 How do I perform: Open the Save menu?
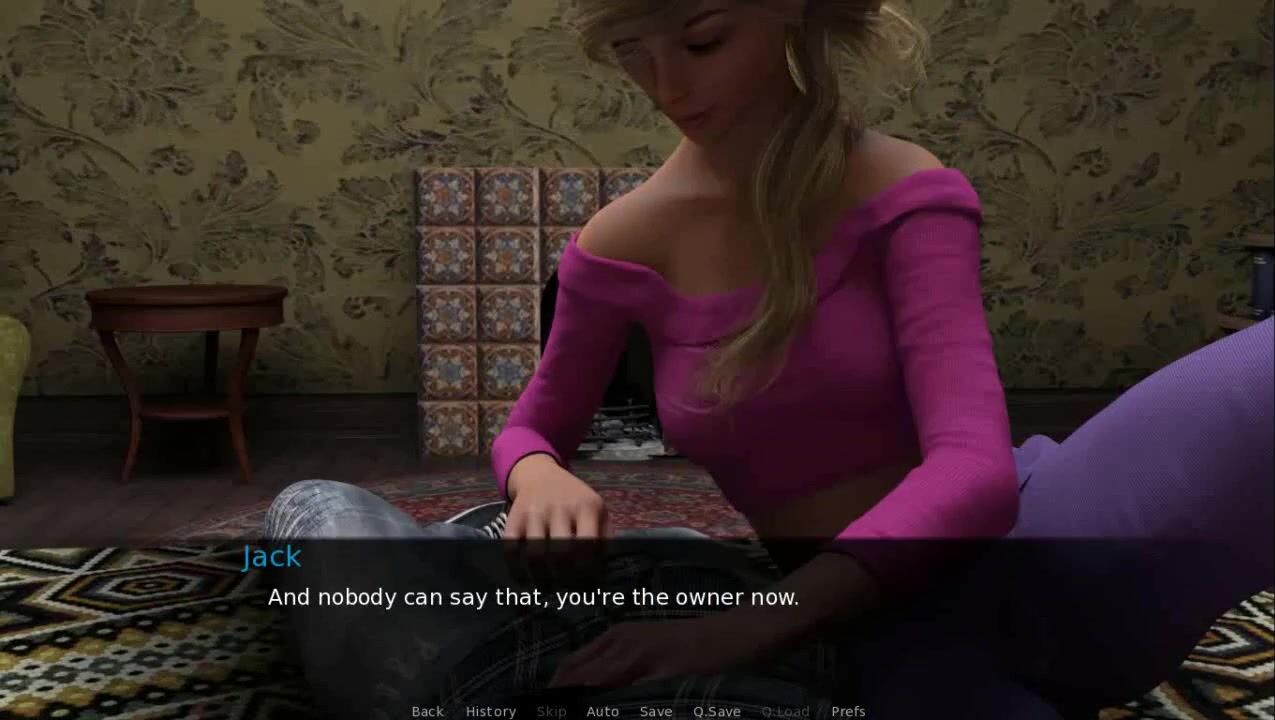(x=655, y=711)
